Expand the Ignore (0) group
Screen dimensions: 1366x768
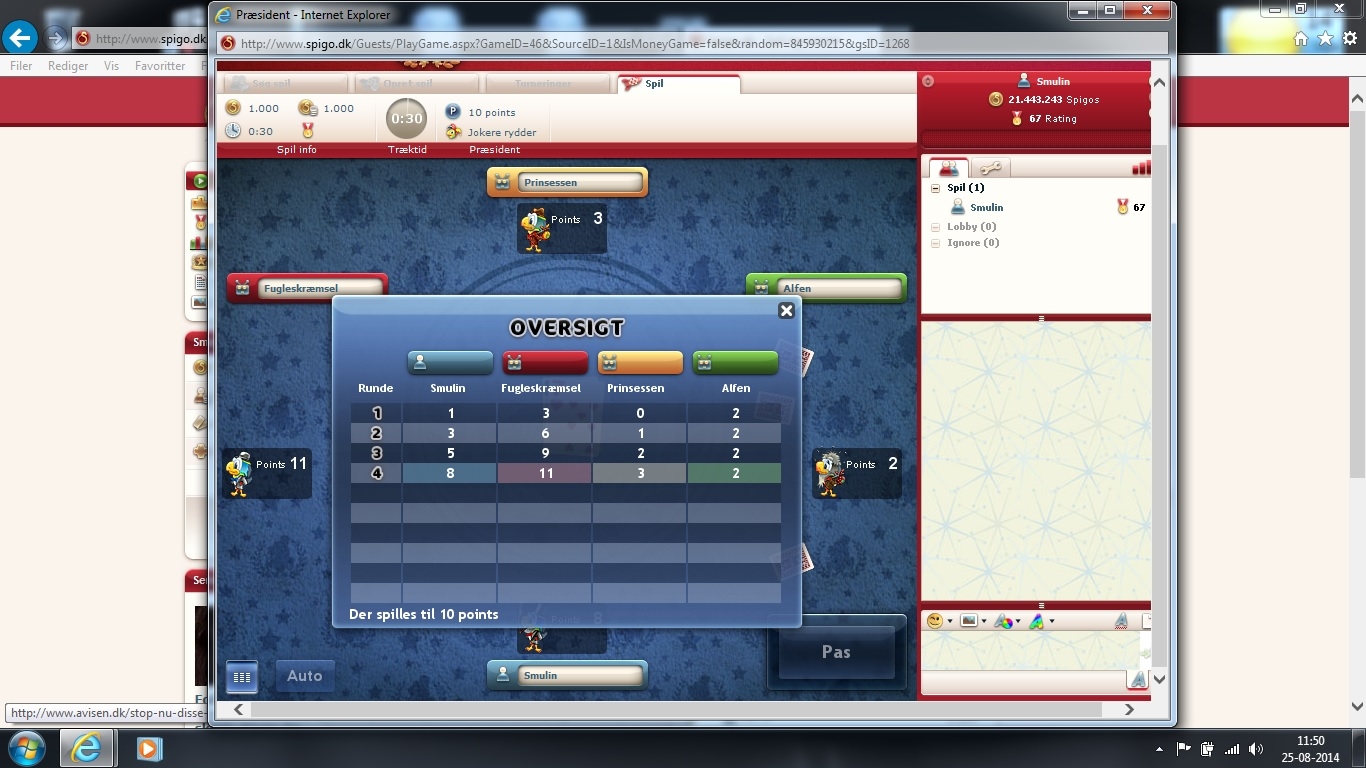coord(935,243)
